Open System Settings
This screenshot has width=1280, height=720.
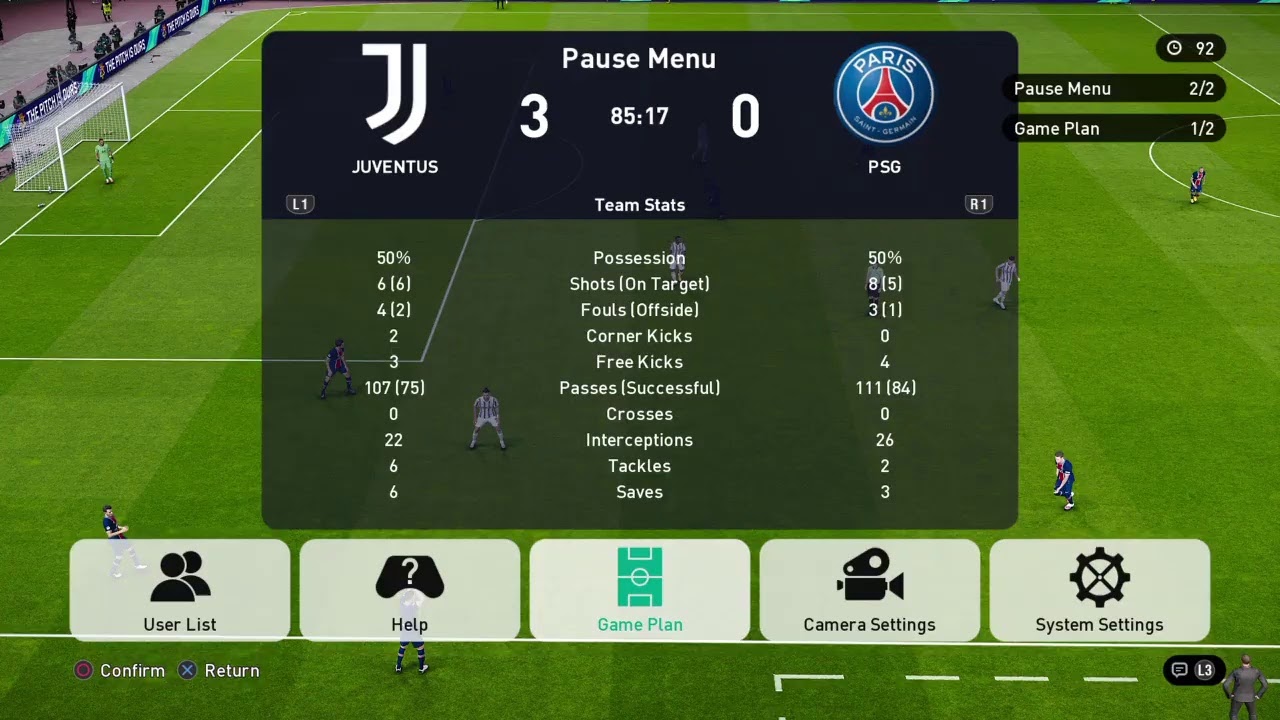(x=1100, y=590)
